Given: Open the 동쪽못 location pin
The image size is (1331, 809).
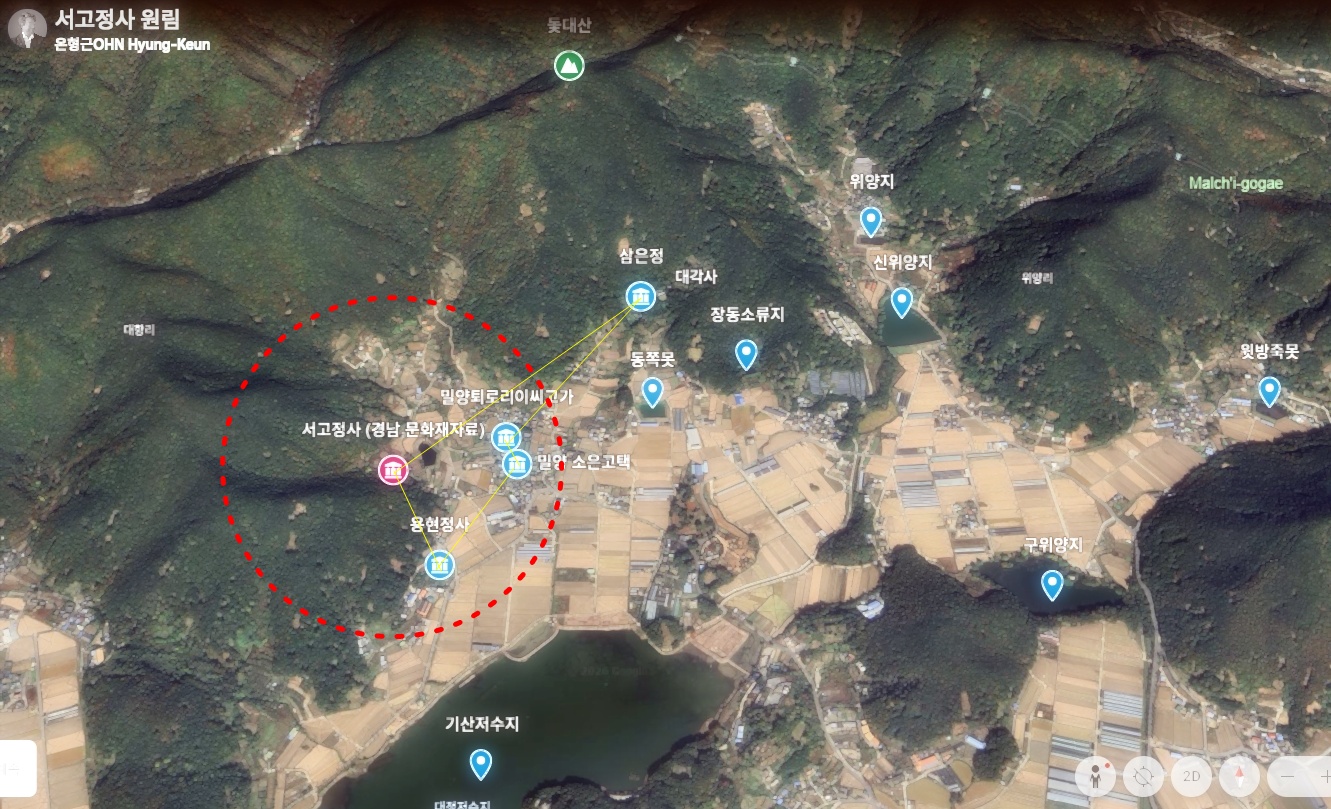Looking at the screenshot, I should [x=652, y=391].
